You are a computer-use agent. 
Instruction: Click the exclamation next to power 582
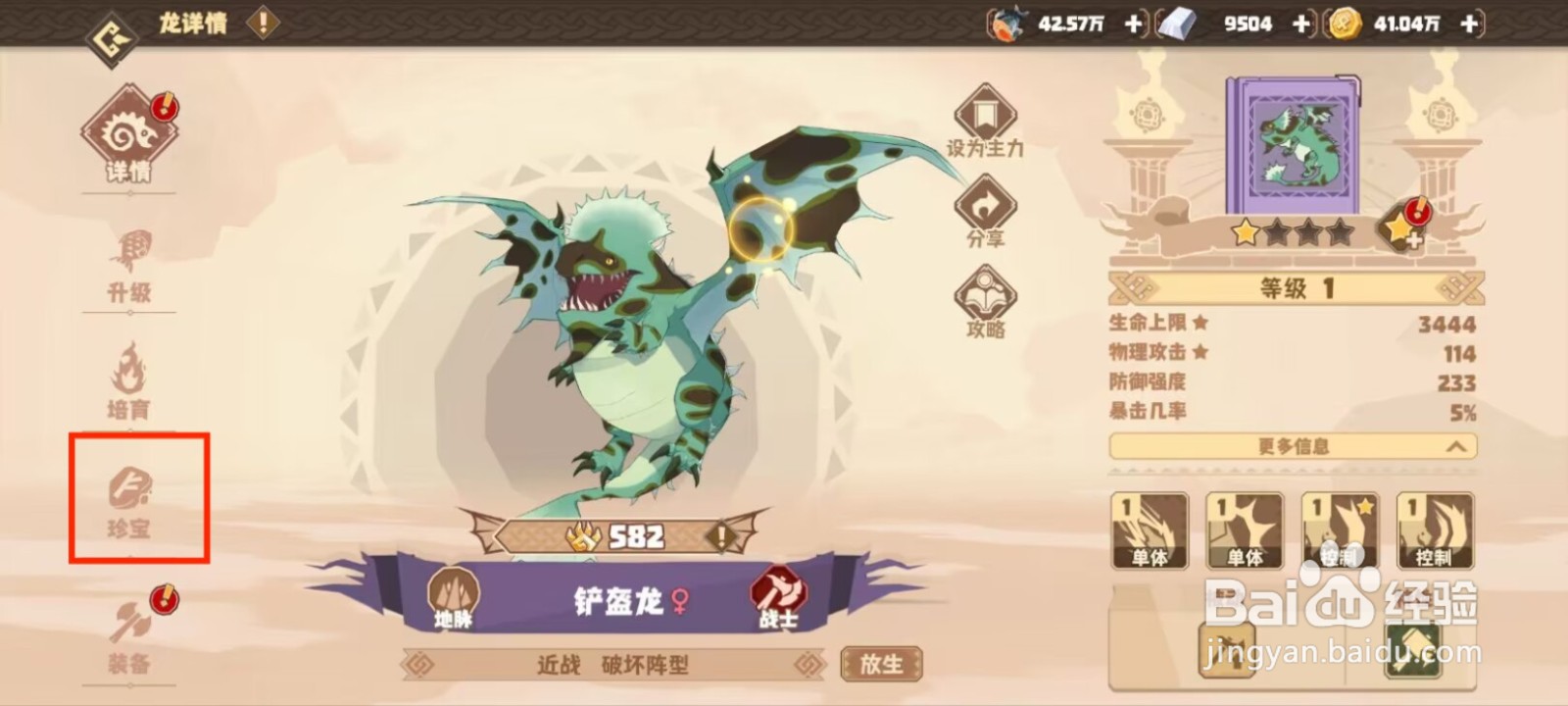[x=722, y=535]
